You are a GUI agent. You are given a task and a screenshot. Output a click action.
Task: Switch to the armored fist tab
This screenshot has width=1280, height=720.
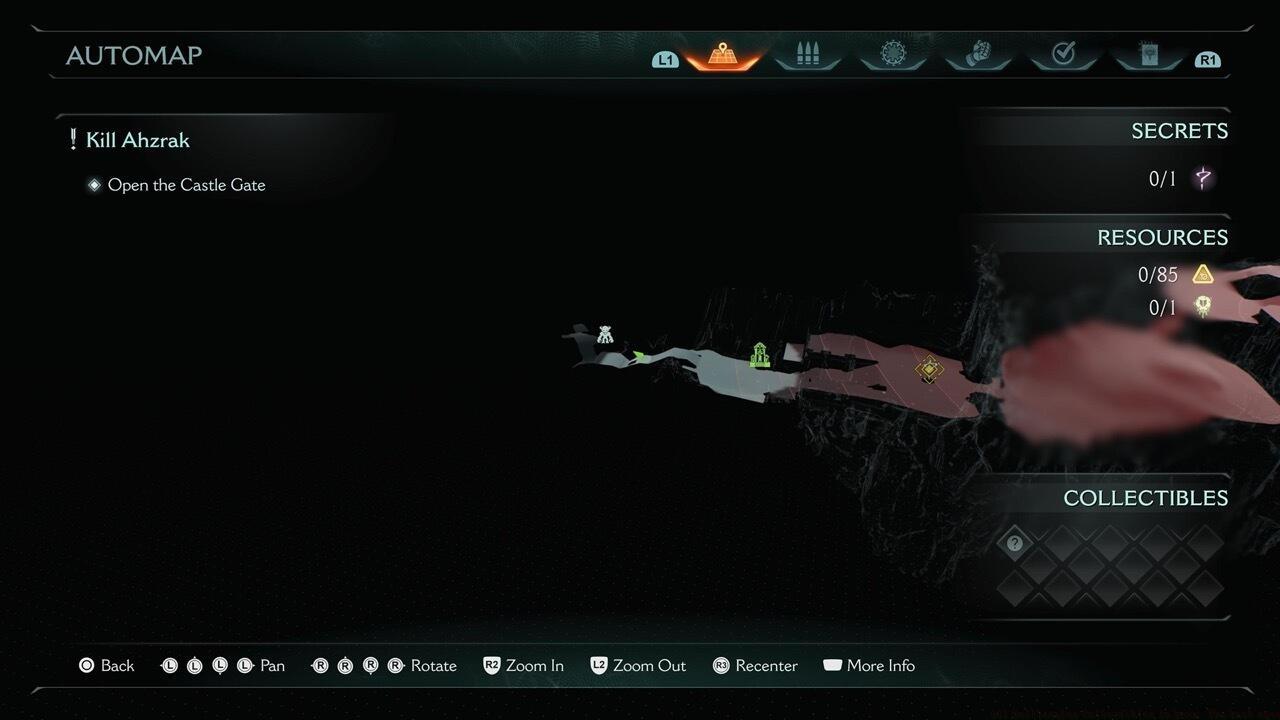point(977,54)
